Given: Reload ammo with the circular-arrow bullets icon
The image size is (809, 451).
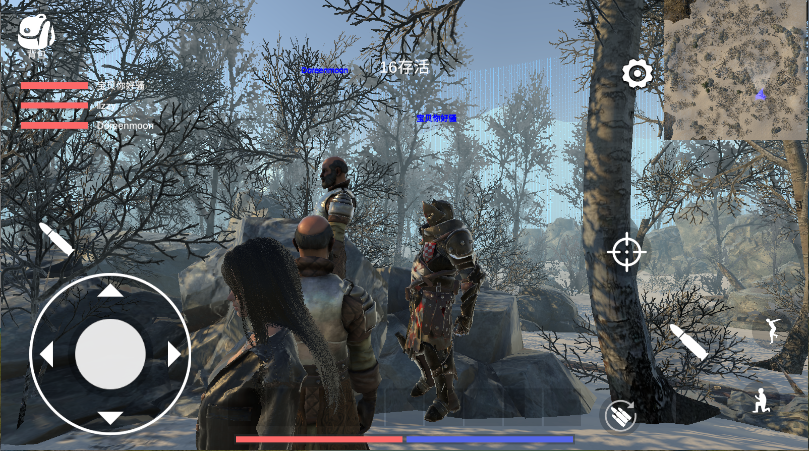Looking at the screenshot, I should tap(620, 414).
